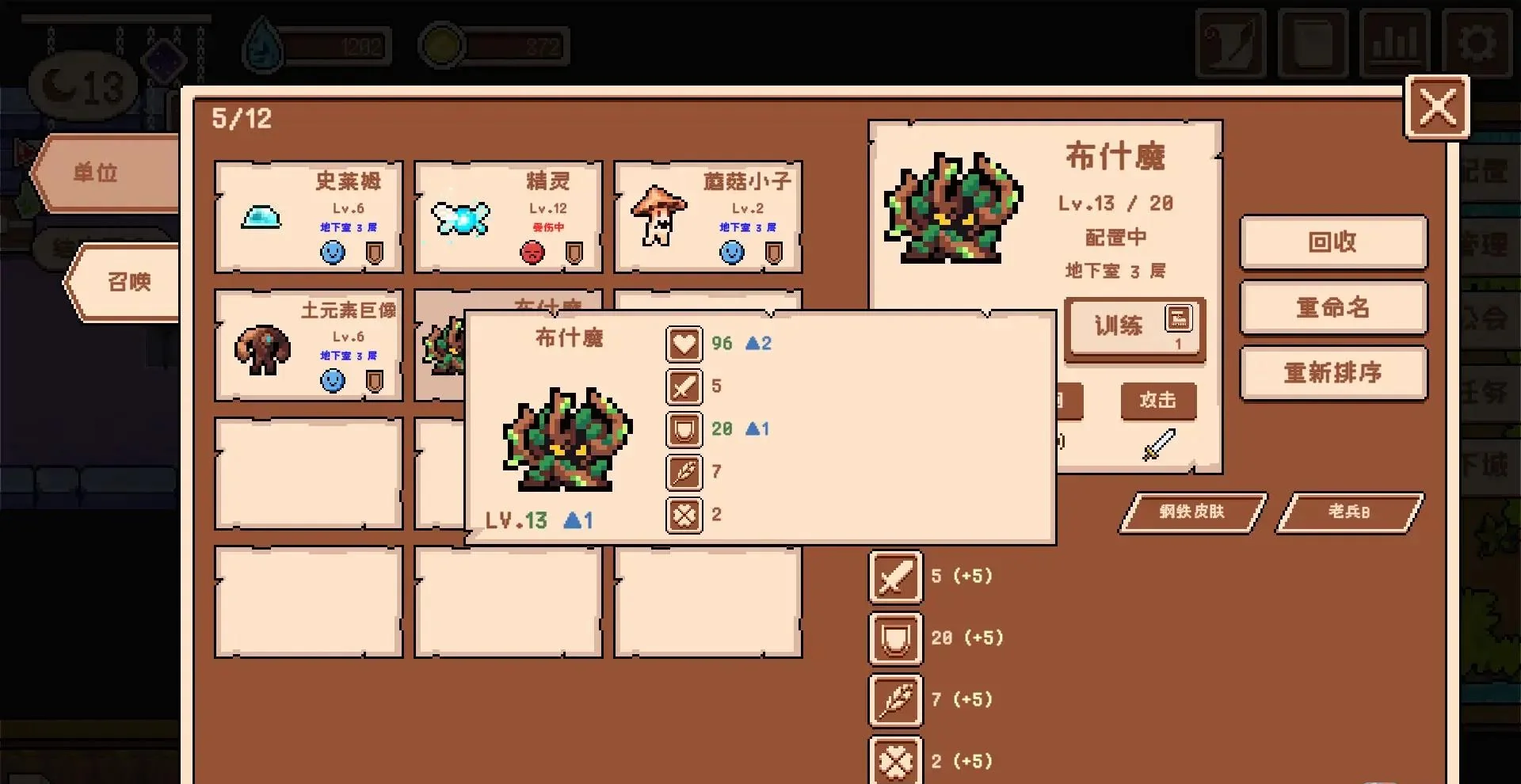Image resolution: width=1521 pixels, height=784 pixels.
Task: Toggle the 老兵B skill tag
Action: point(1350,512)
